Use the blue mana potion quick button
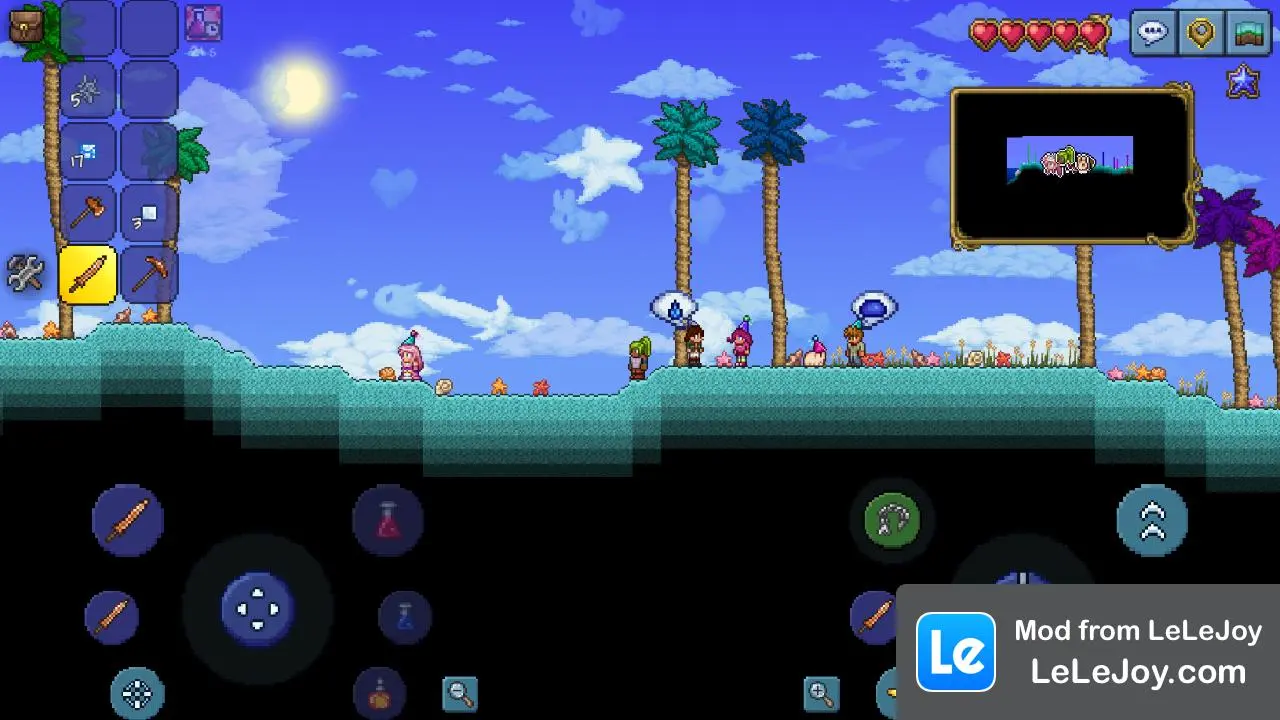 coord(405,617)
